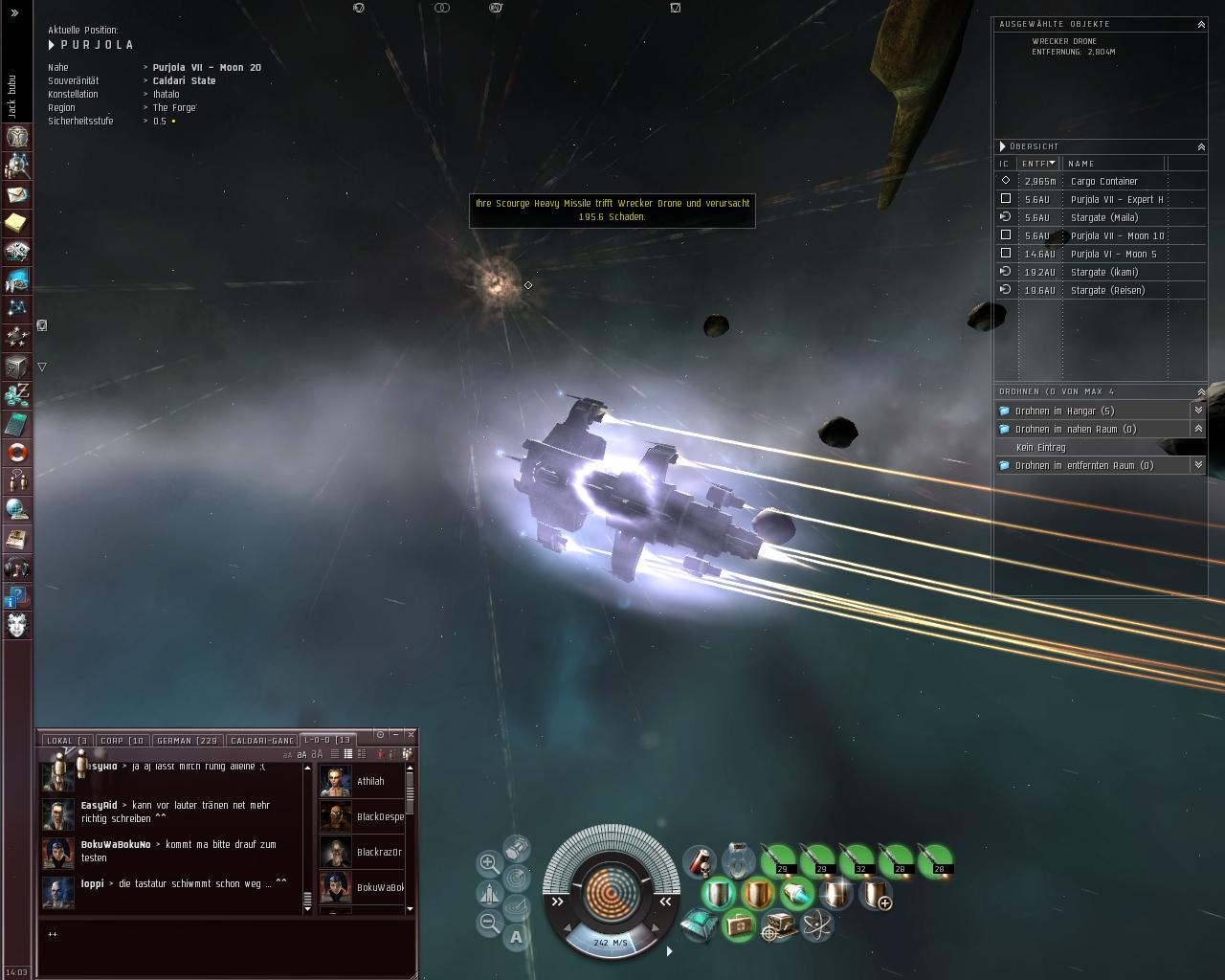Click the zoom-in magnifier button
This screenshot has width=1225, height=980.
point(488,863)
